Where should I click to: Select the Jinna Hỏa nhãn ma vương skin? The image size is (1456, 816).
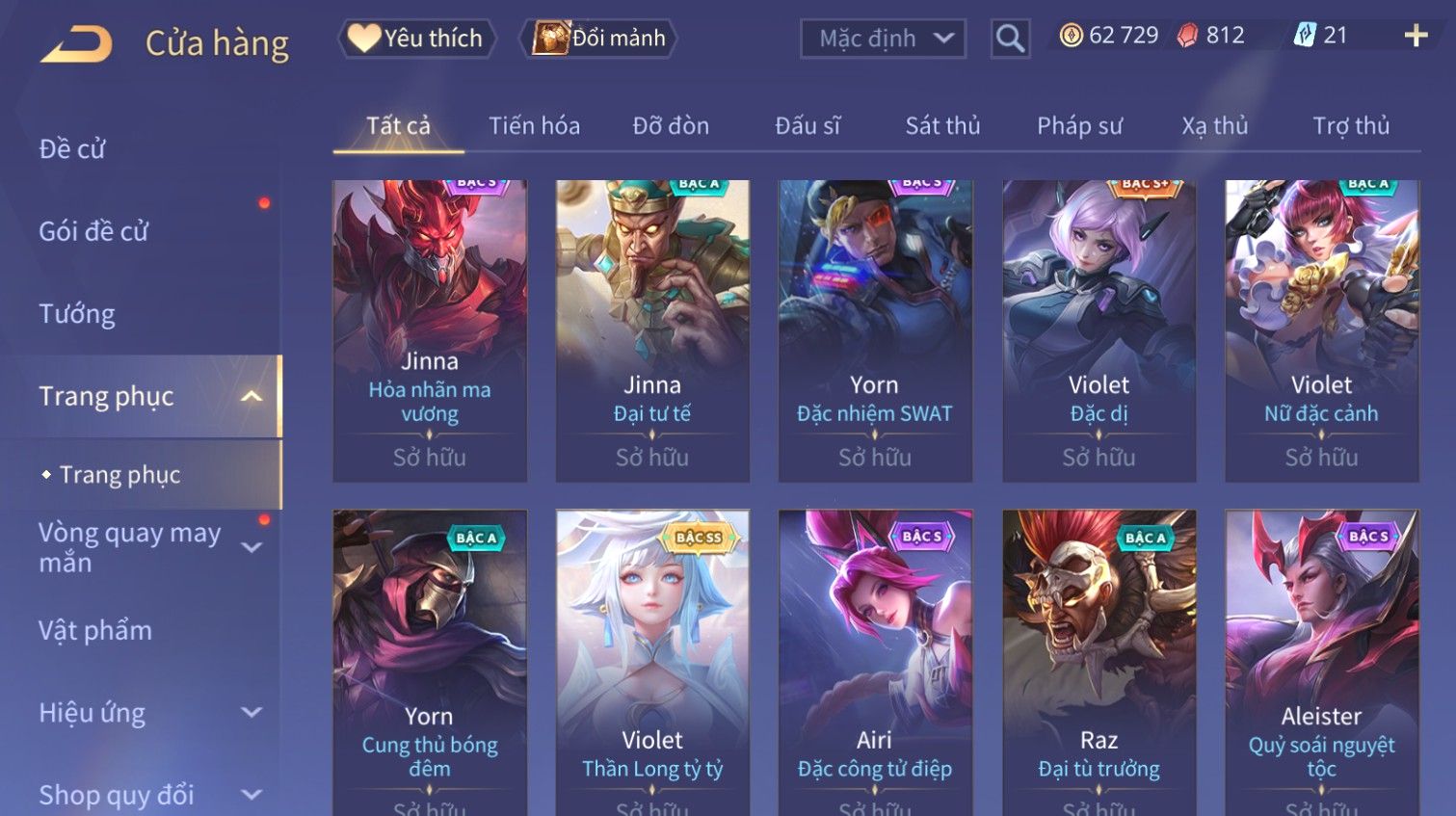tap(430, 329)
